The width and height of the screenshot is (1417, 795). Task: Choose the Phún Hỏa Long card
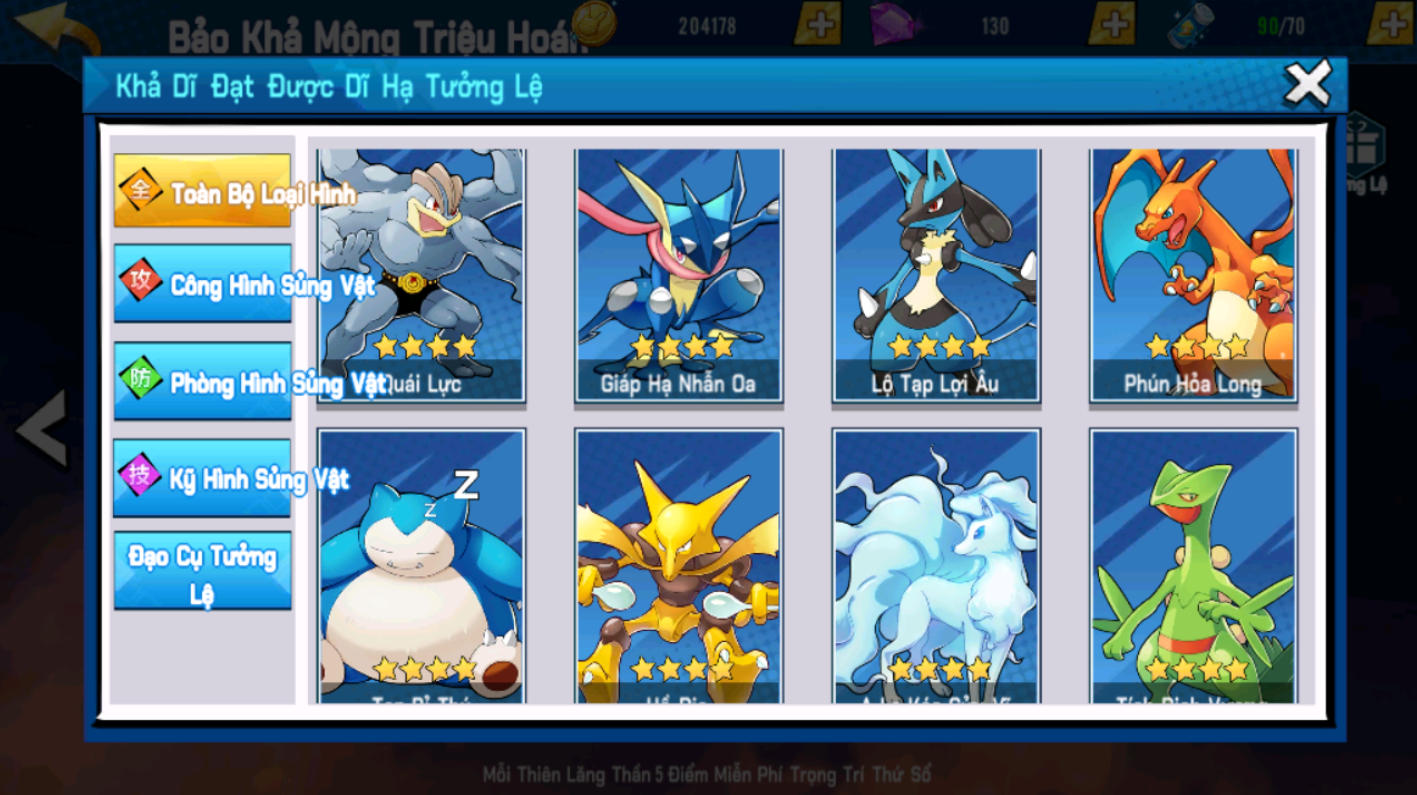pos(1193,274)
